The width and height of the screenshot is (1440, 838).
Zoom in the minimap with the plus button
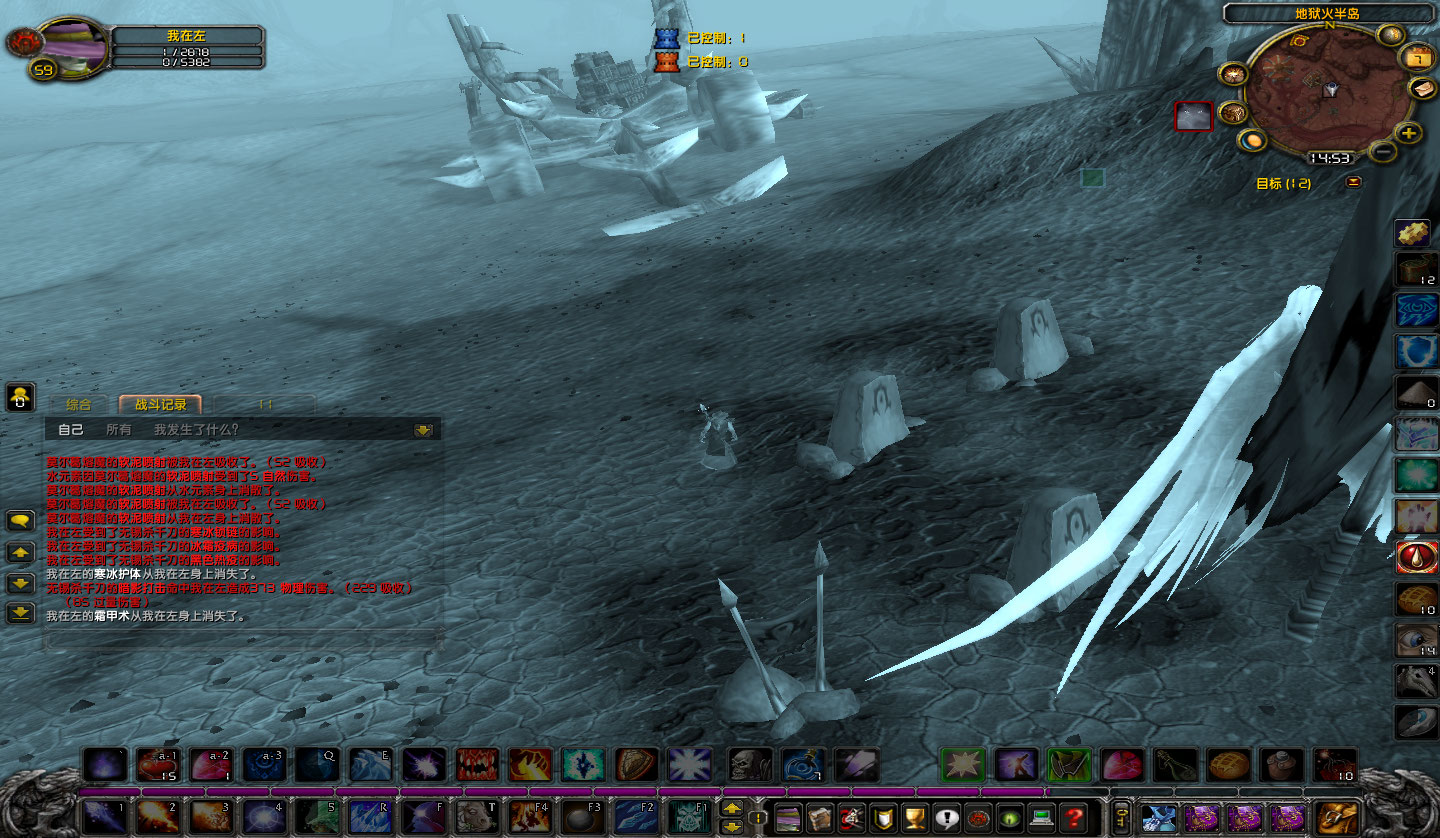pos(1407,134)
